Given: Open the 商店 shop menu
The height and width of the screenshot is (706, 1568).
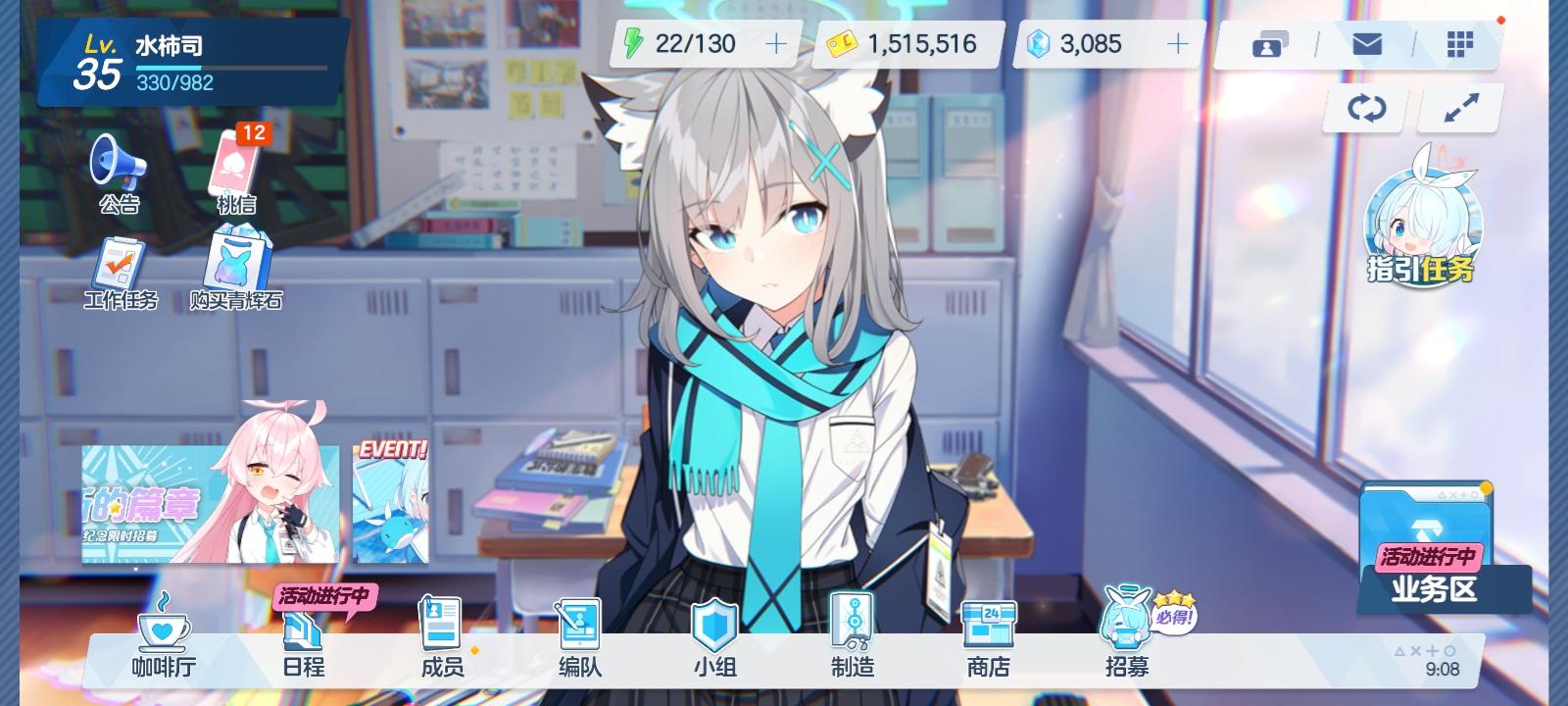Looking at the screenshot, I should coord(988,635).
